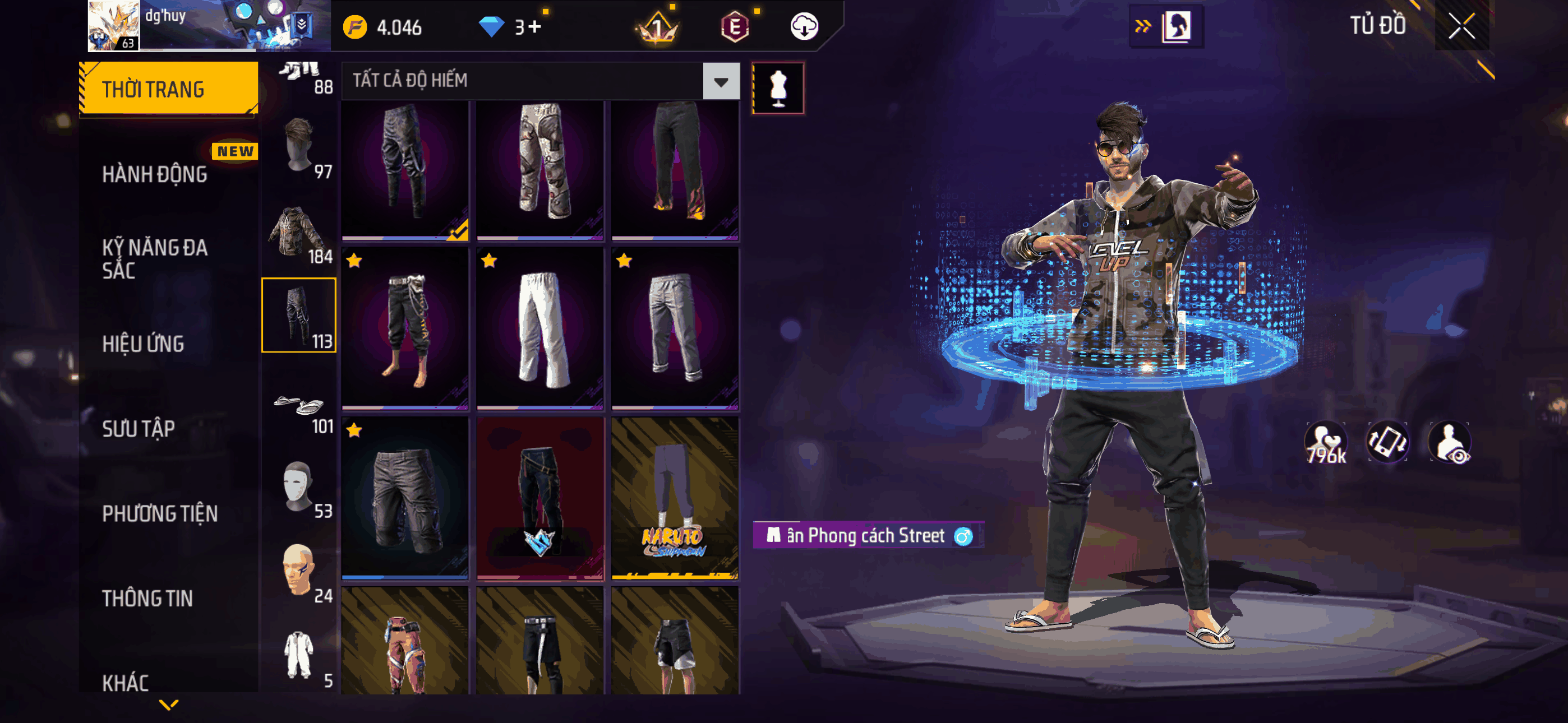
Task: Pick the white pants item
Action: tap(540, 328)
